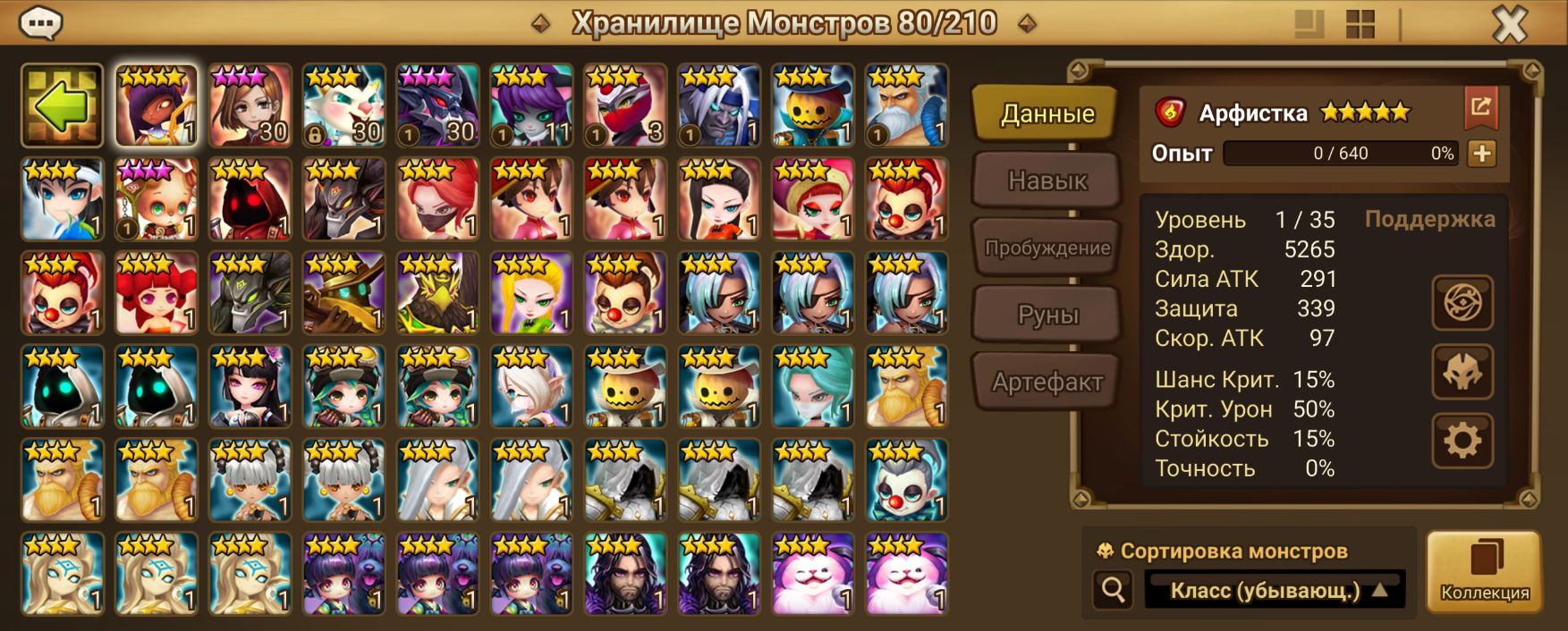This screenshot has width=1568, height=631.
Task: Select the white cat monster with lock
Action: tap(343, 106)
